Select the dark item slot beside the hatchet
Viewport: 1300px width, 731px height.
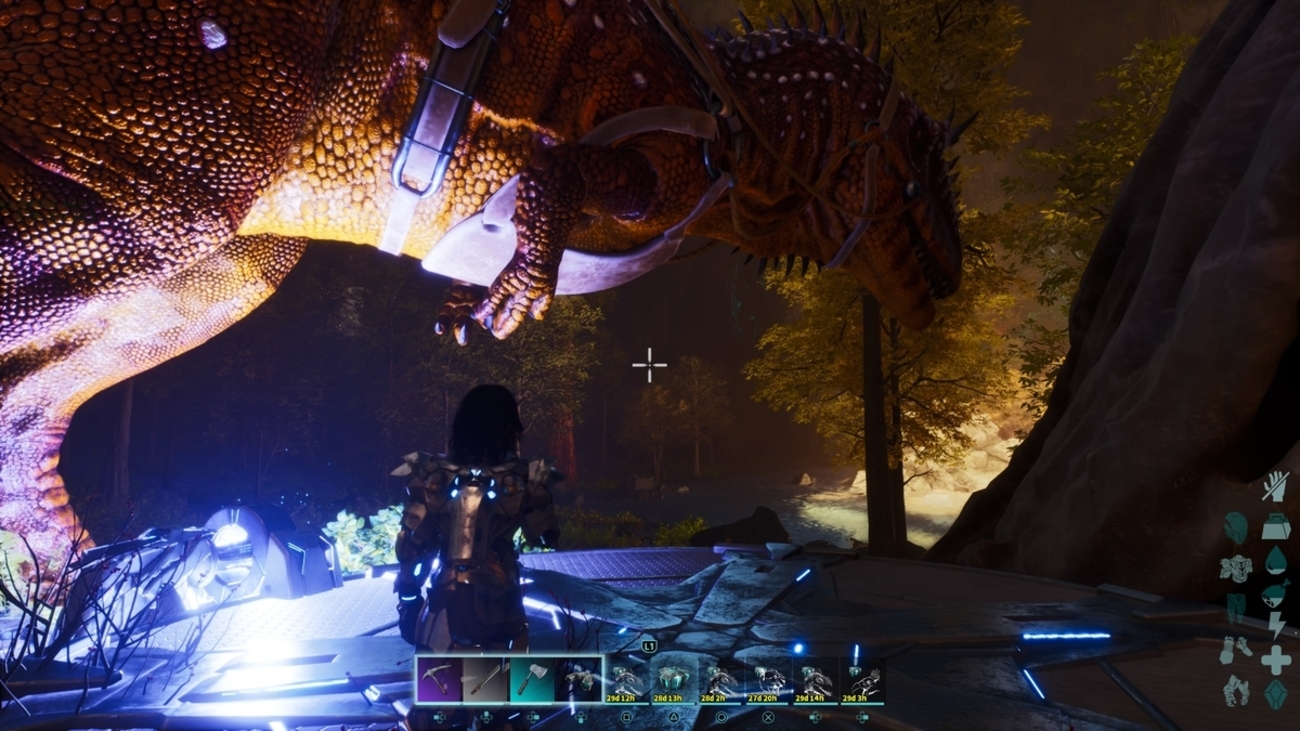coord(580,679)
